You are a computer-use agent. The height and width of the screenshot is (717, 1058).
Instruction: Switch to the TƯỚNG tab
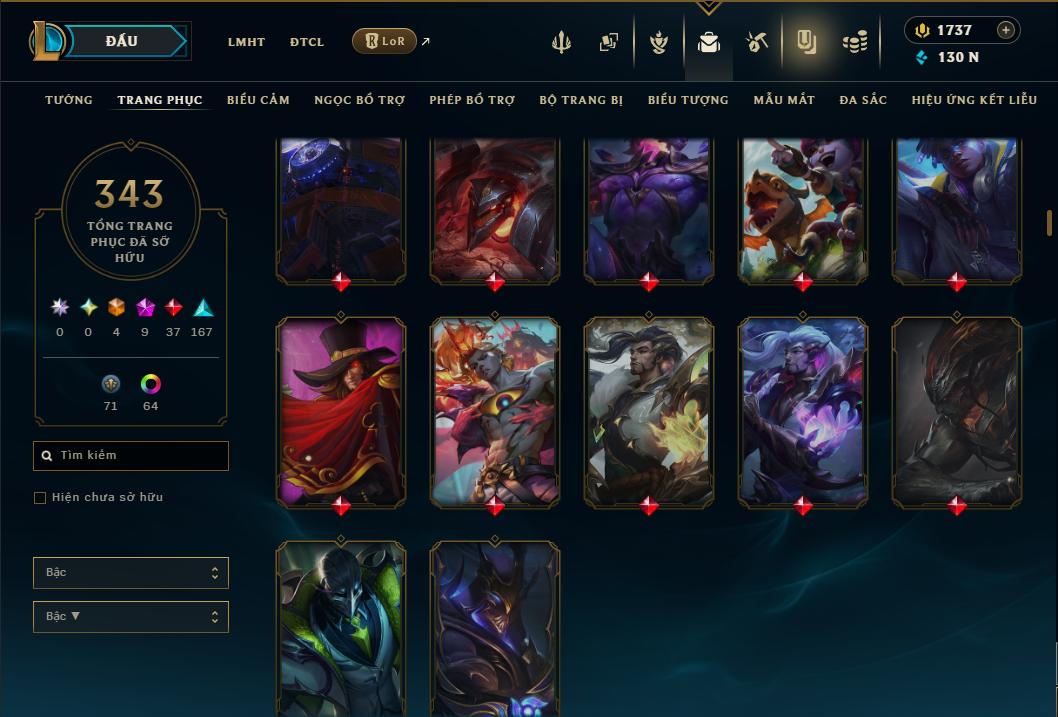click(69, 100)
